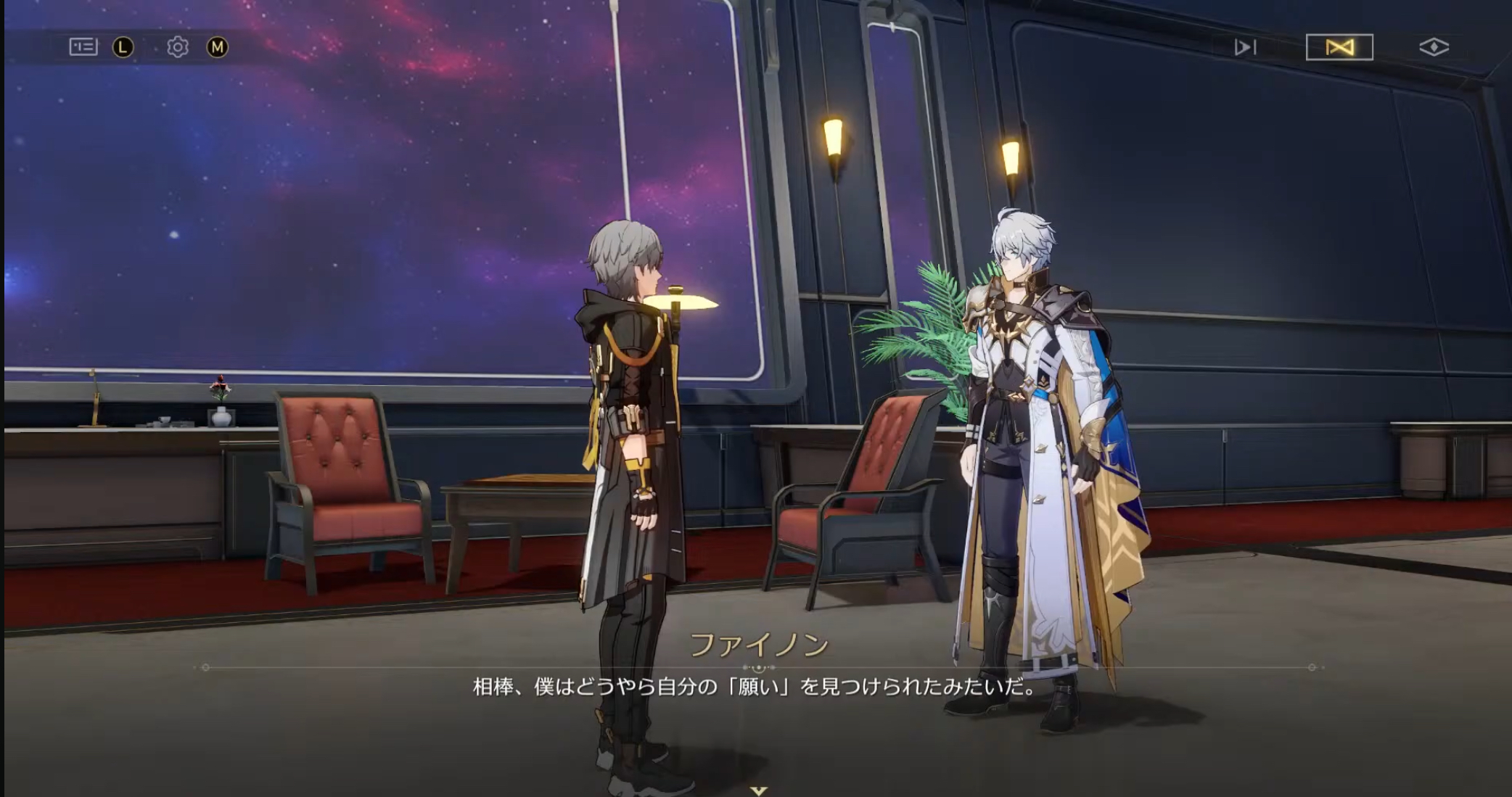Viewport: 1512px width, 797px height.
Task: Skip dialogue with the play-bar icon
Action: [1245, 48]
